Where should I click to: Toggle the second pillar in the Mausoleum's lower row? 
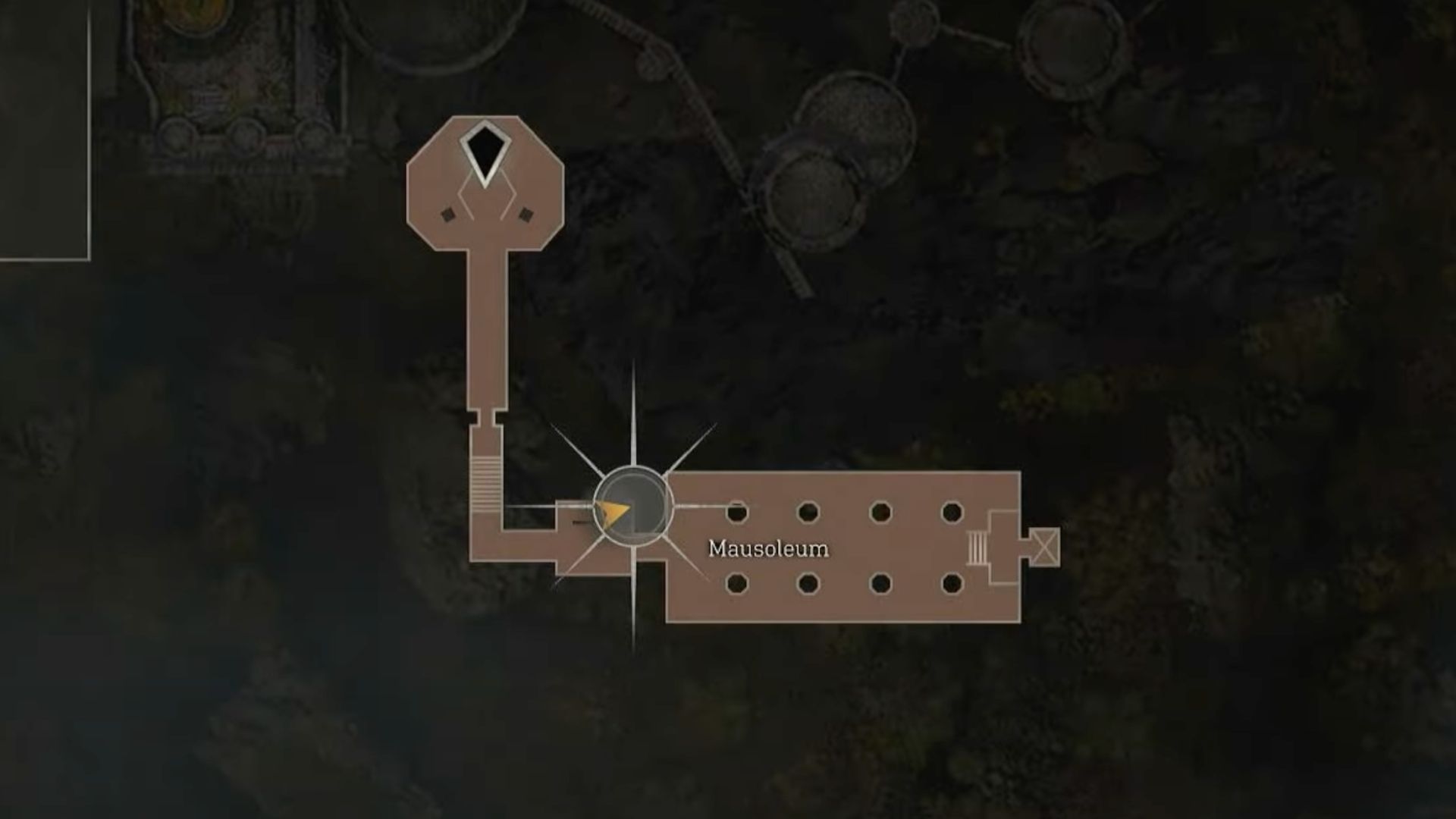pos(807,584)
